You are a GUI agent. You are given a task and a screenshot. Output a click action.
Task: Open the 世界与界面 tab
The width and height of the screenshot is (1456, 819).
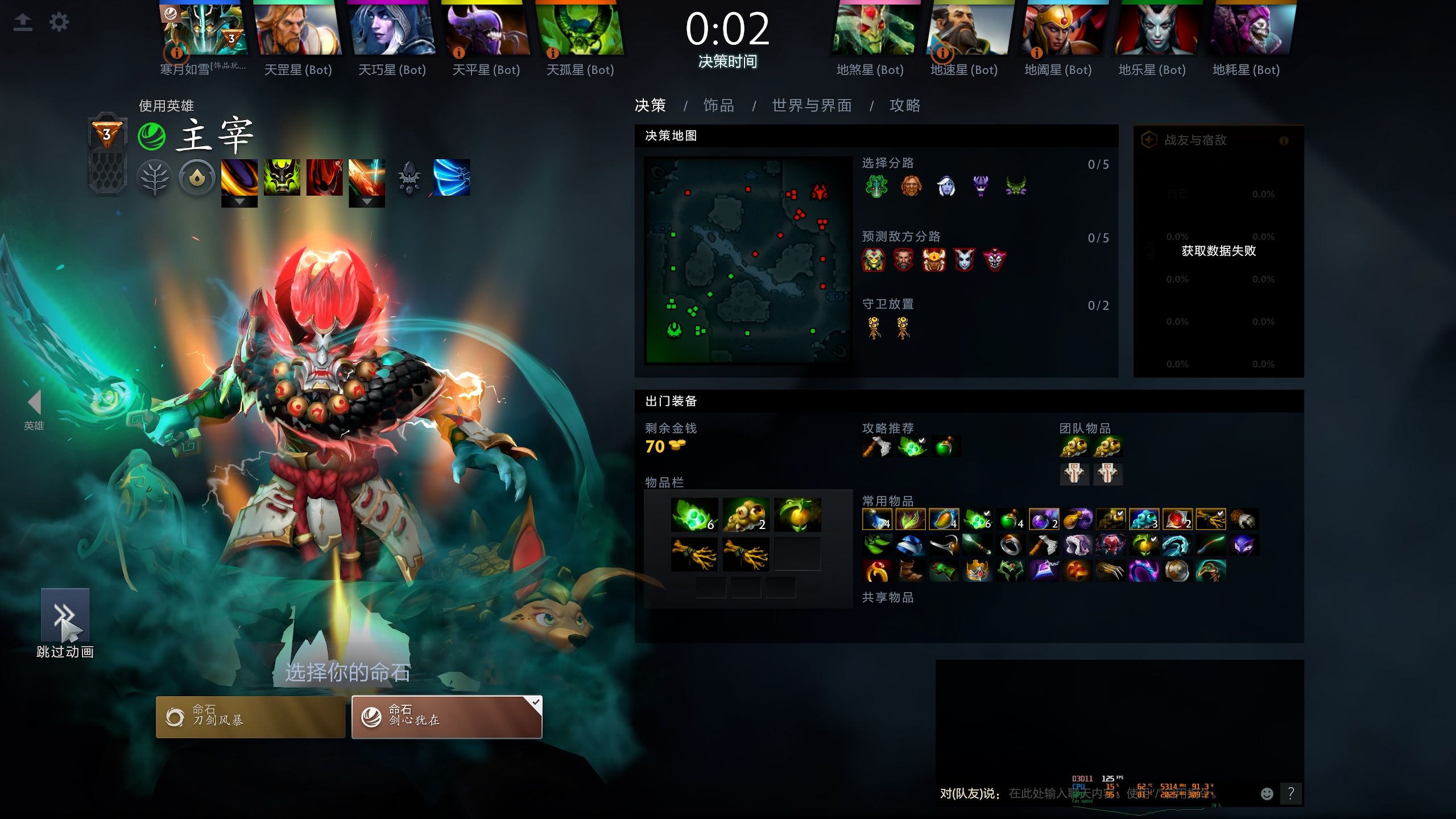[812, 106]
